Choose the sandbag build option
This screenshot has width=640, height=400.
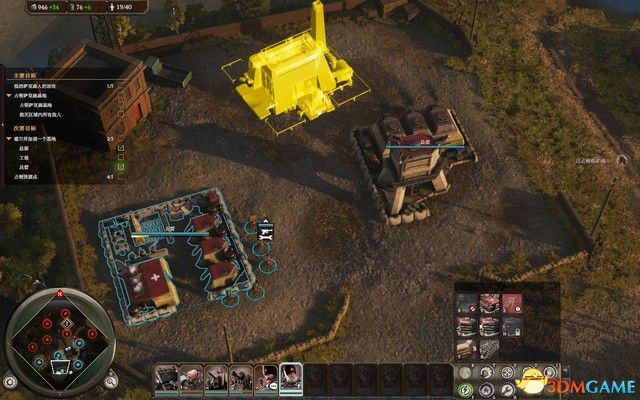[x=467, y=347]
